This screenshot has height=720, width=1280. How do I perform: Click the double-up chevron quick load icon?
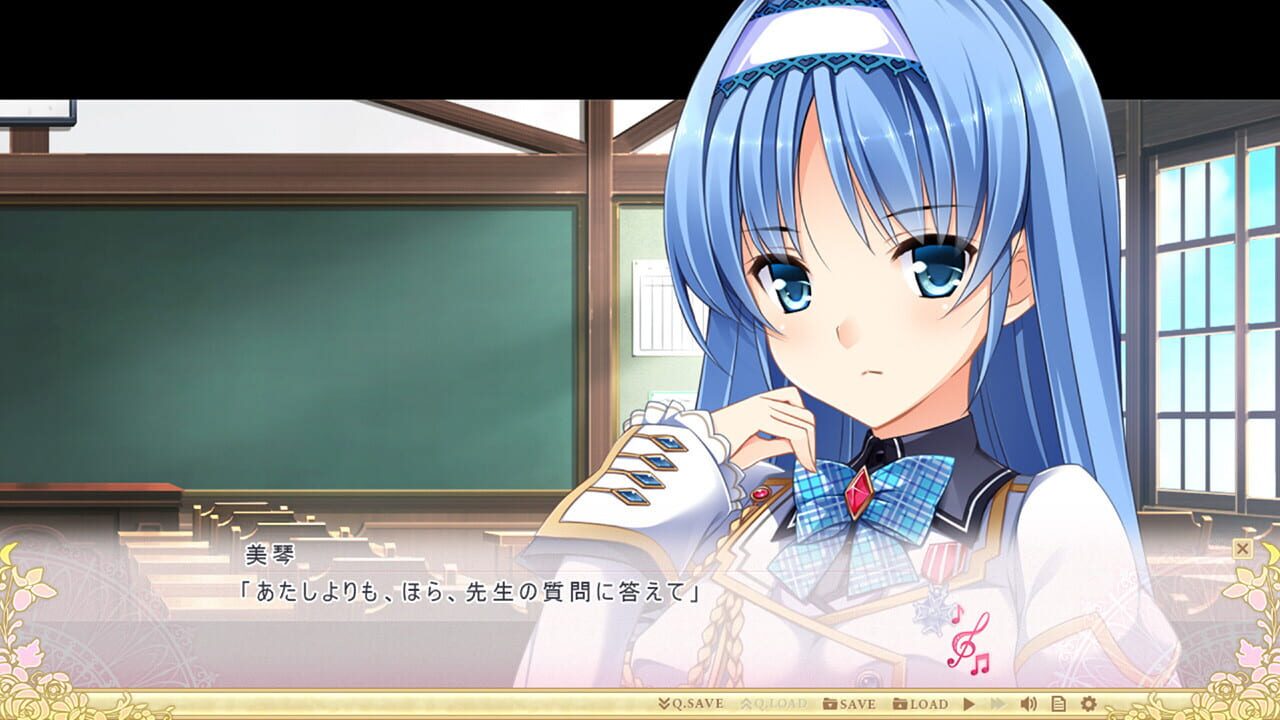point(747,704)
